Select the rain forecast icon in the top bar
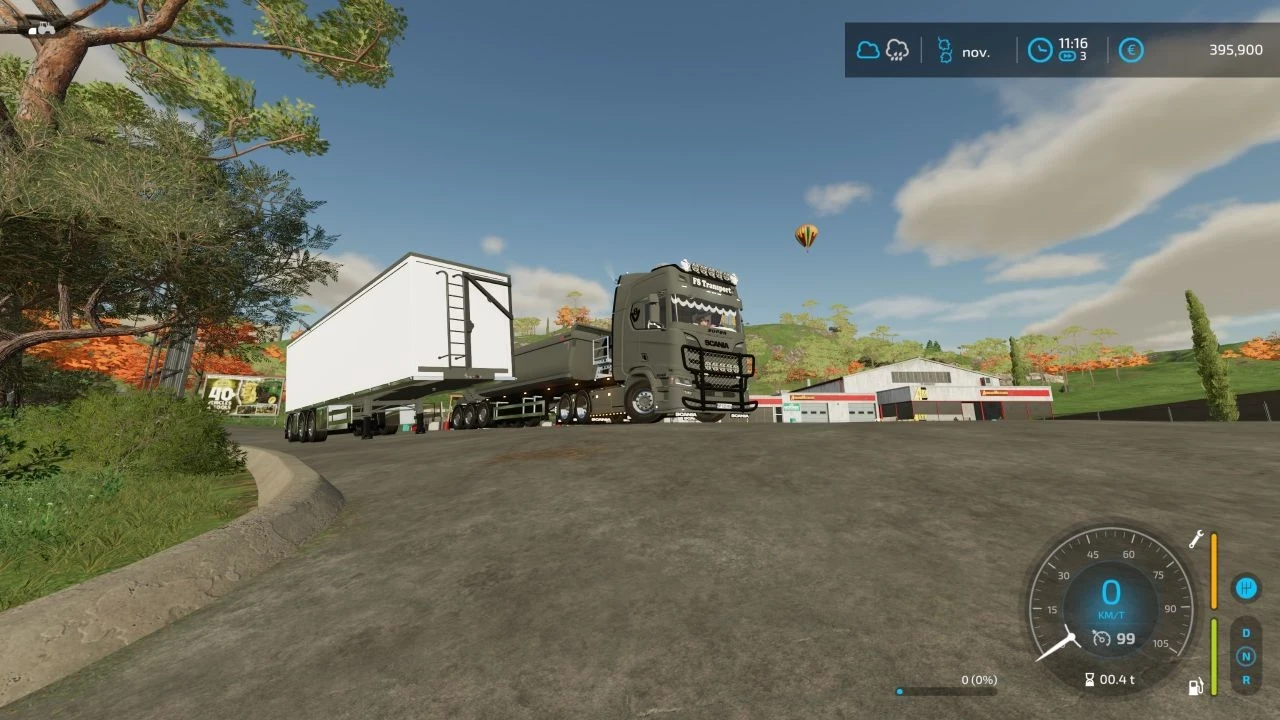This screenshot has height=720, width=1280. [898, 51]
